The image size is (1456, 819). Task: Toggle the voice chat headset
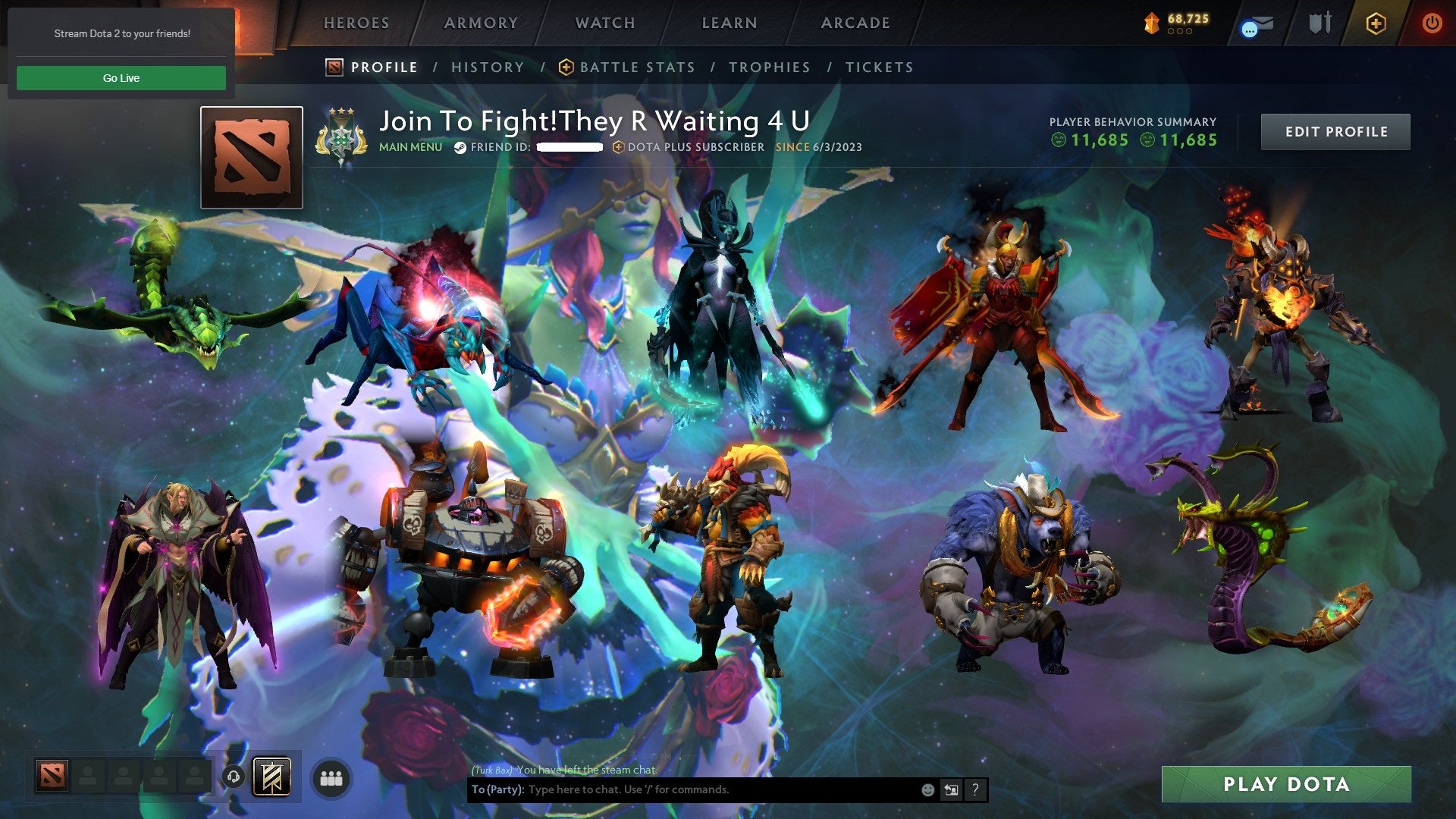pos(232,775)
